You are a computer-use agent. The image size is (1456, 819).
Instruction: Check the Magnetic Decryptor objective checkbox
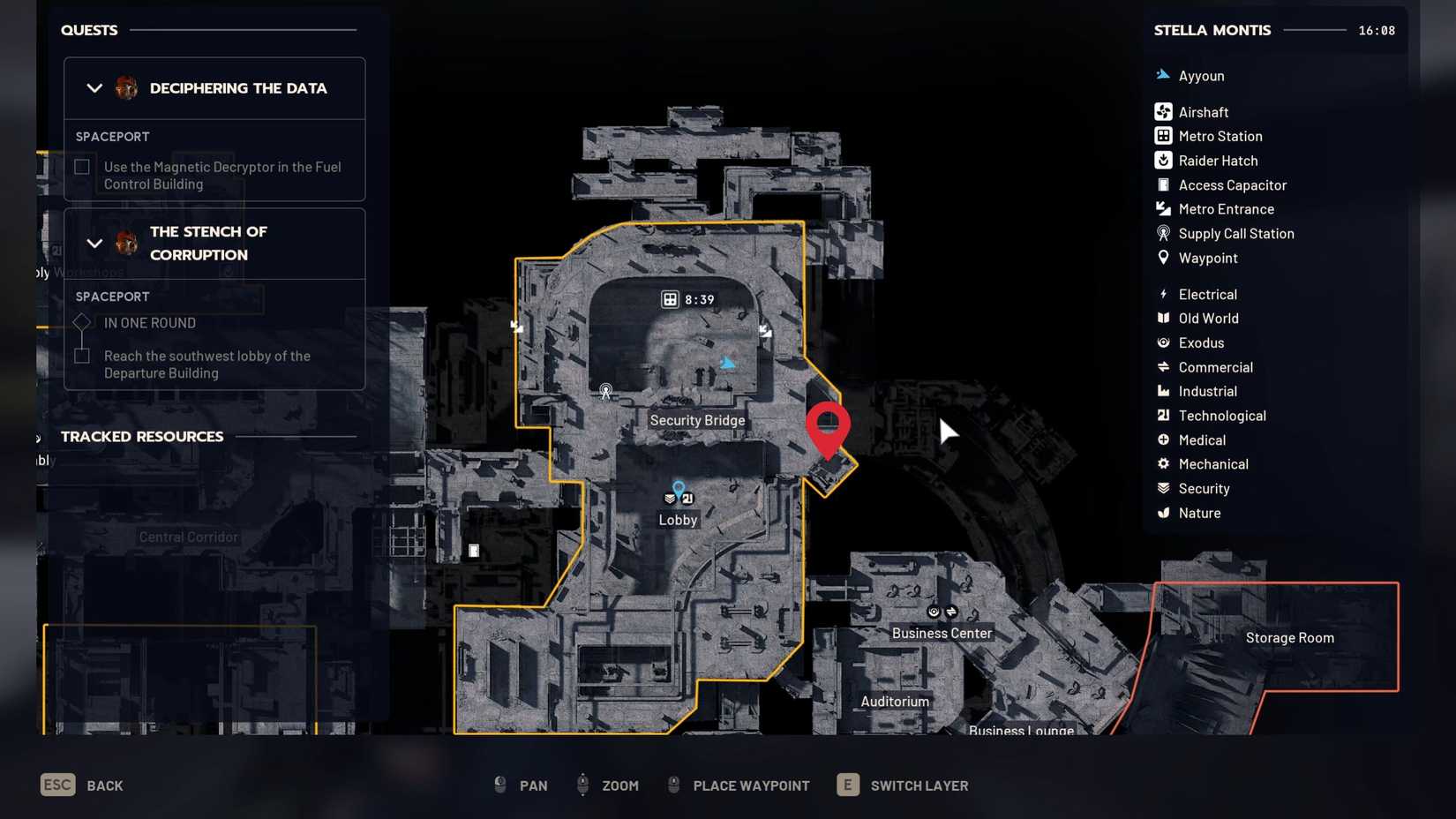(81, 167)
